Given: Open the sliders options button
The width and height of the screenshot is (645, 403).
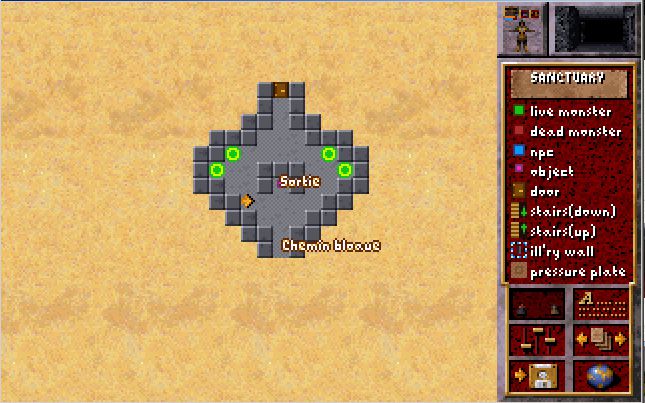Looking at the screenshot, I should pyautogui.click(x=537, y=339).
